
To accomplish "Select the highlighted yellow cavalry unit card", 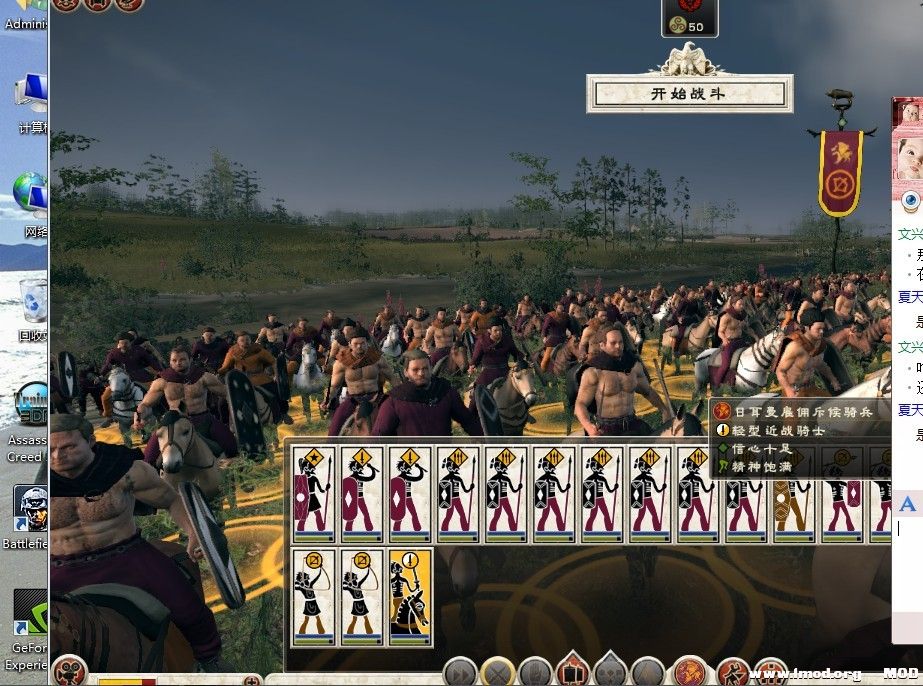I will click(x=410, y=596).
